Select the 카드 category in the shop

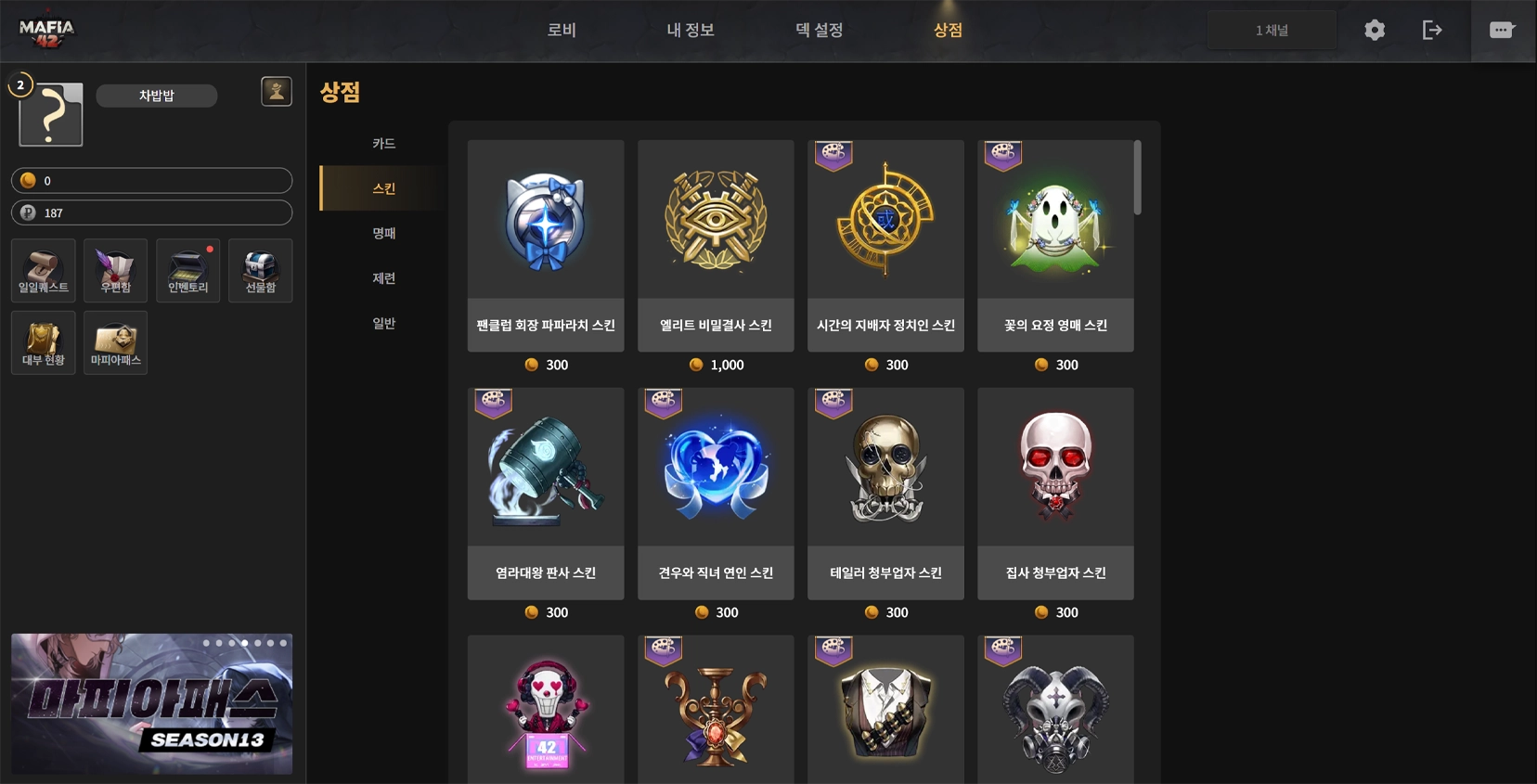382,143
